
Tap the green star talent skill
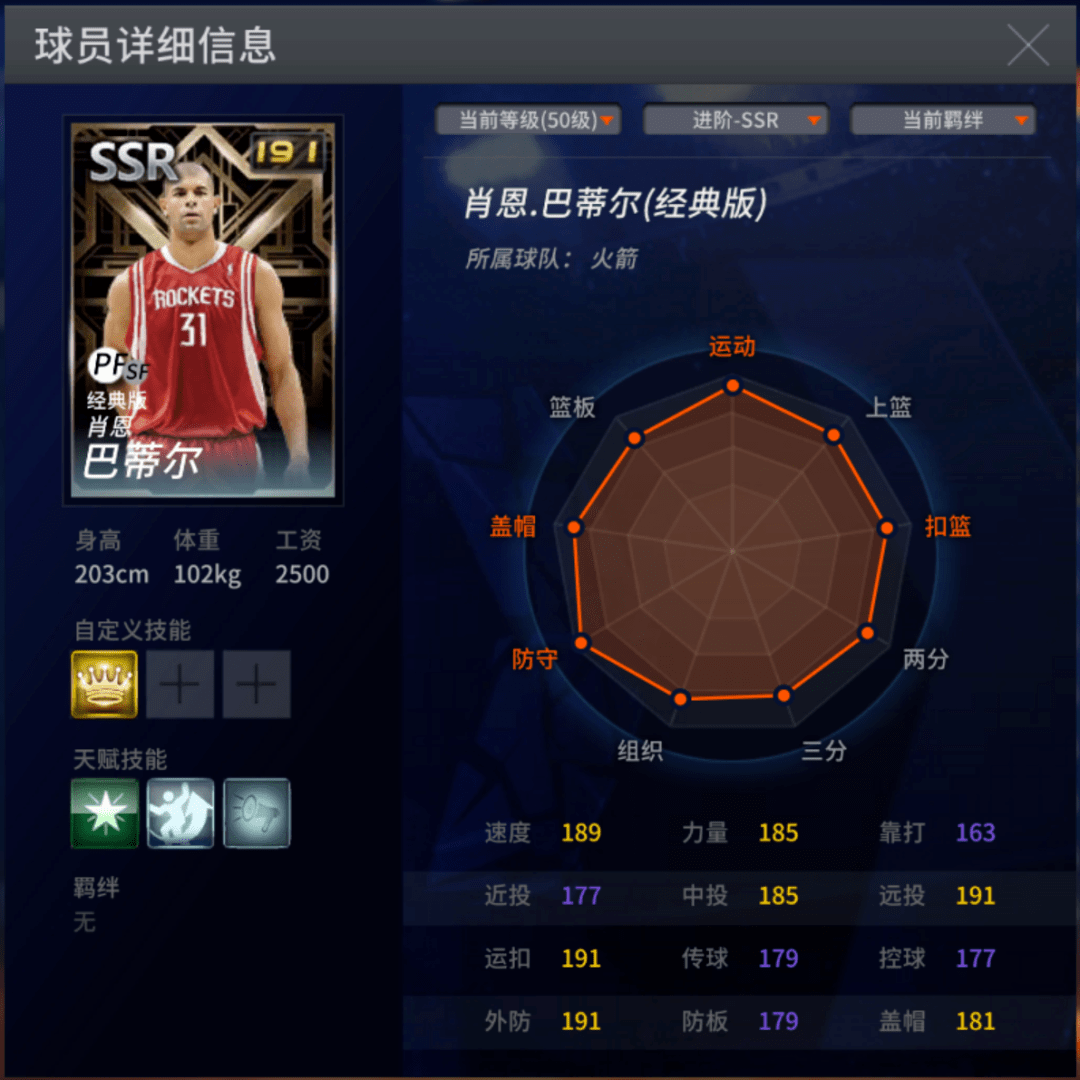104,813
